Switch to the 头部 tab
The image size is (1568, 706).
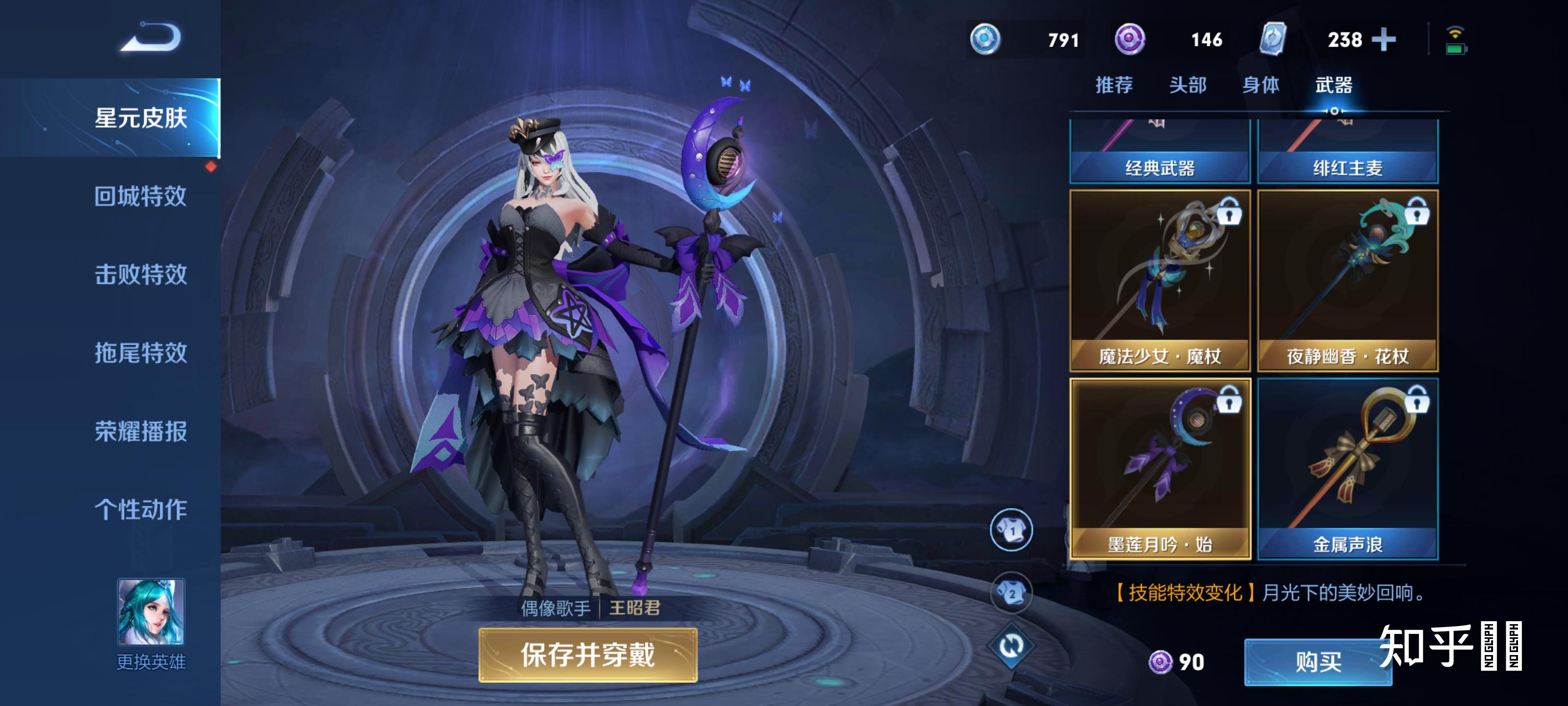[1188, 85]
